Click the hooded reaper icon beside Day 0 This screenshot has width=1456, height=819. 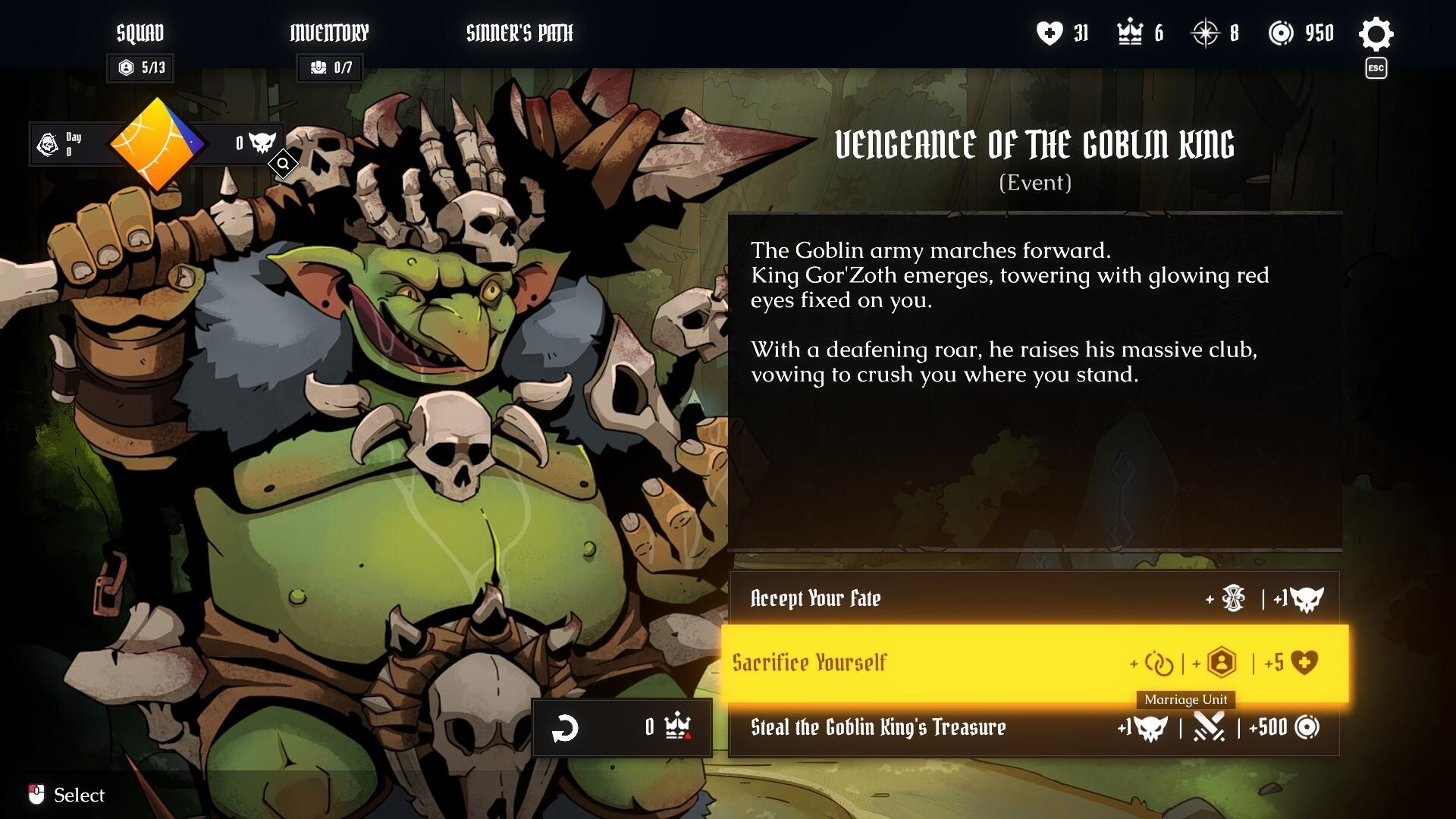click(x=47, y=143)
